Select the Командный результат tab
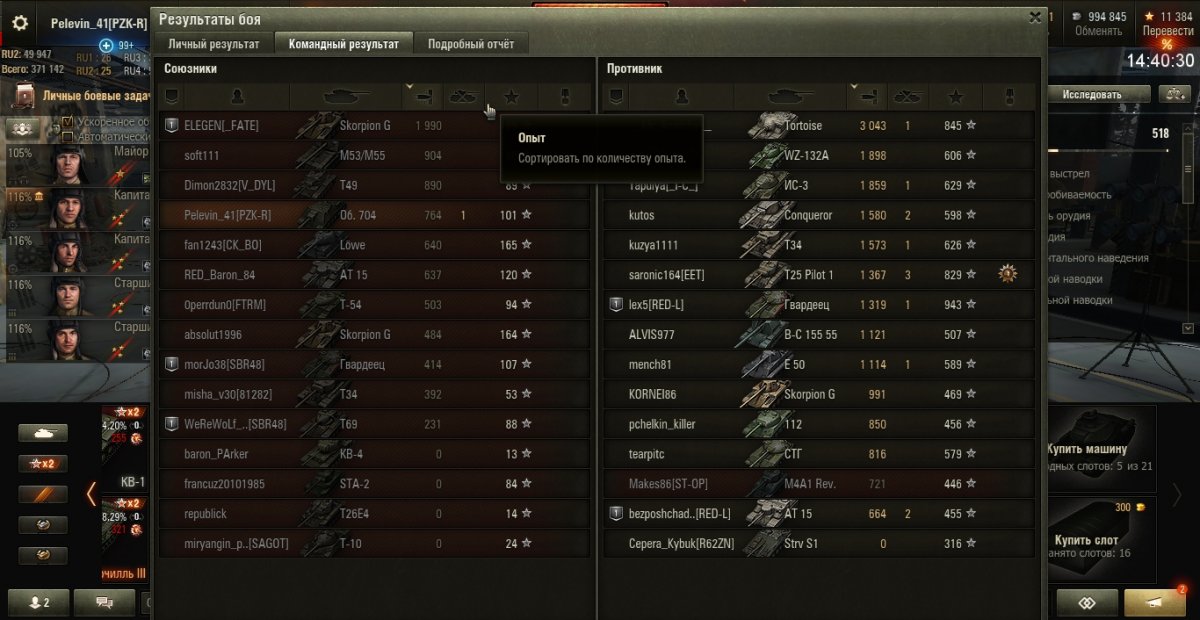The height and width of the screenshot is (620, 1200). 344,44
